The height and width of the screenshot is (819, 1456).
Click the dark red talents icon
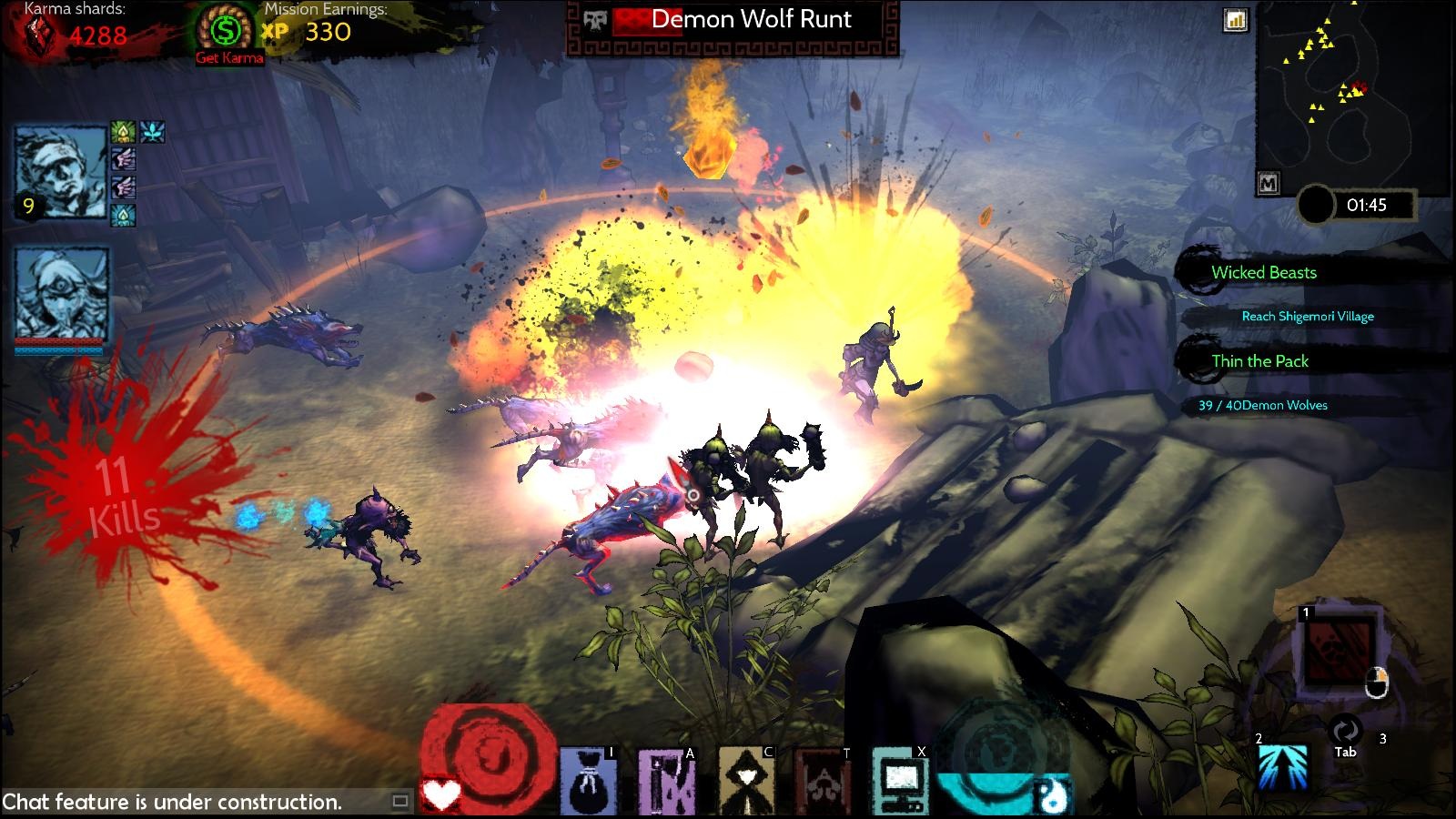click(823, 781)
